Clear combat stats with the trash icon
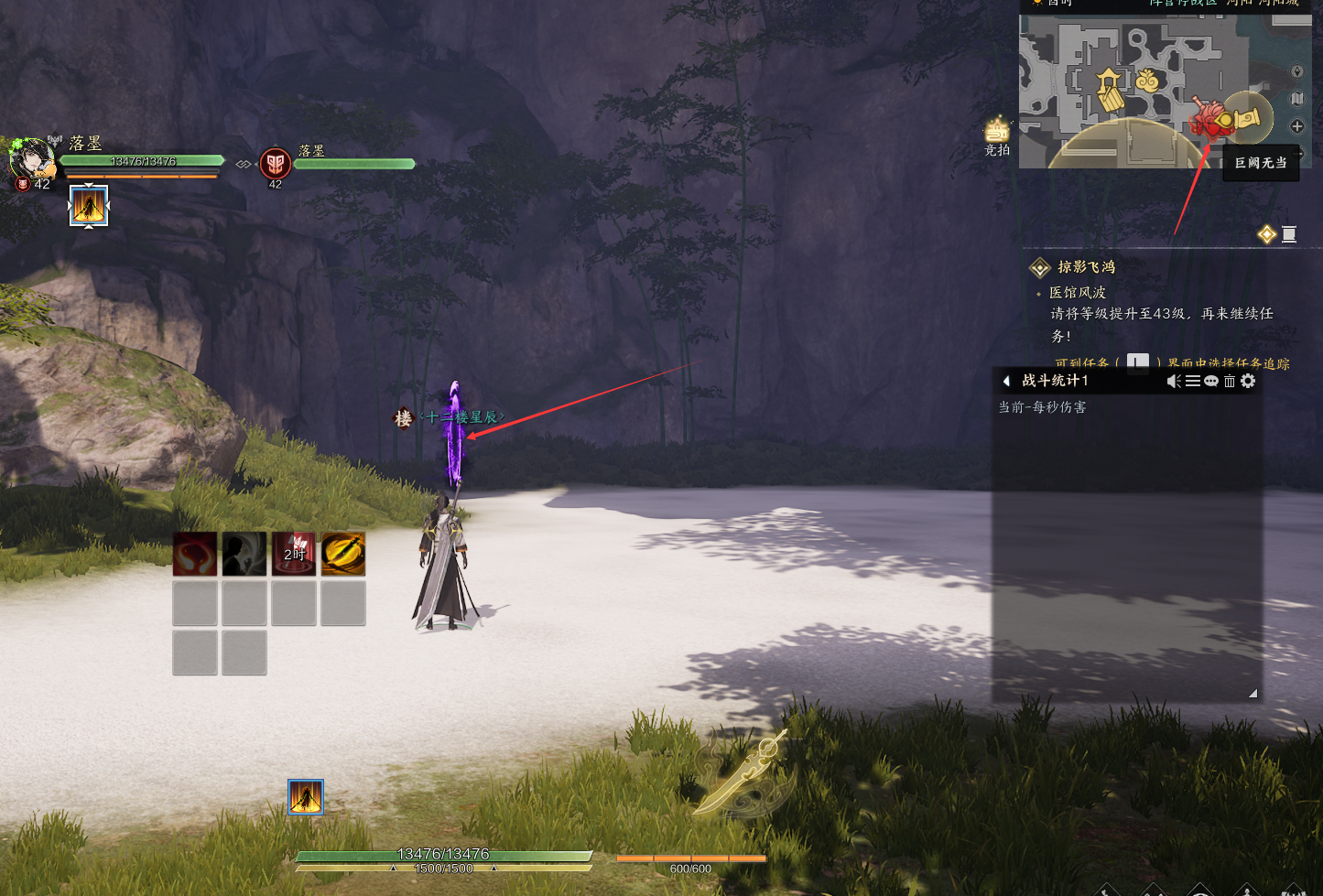Viewport: 1323px width, 896px height. click(1230, 381)
